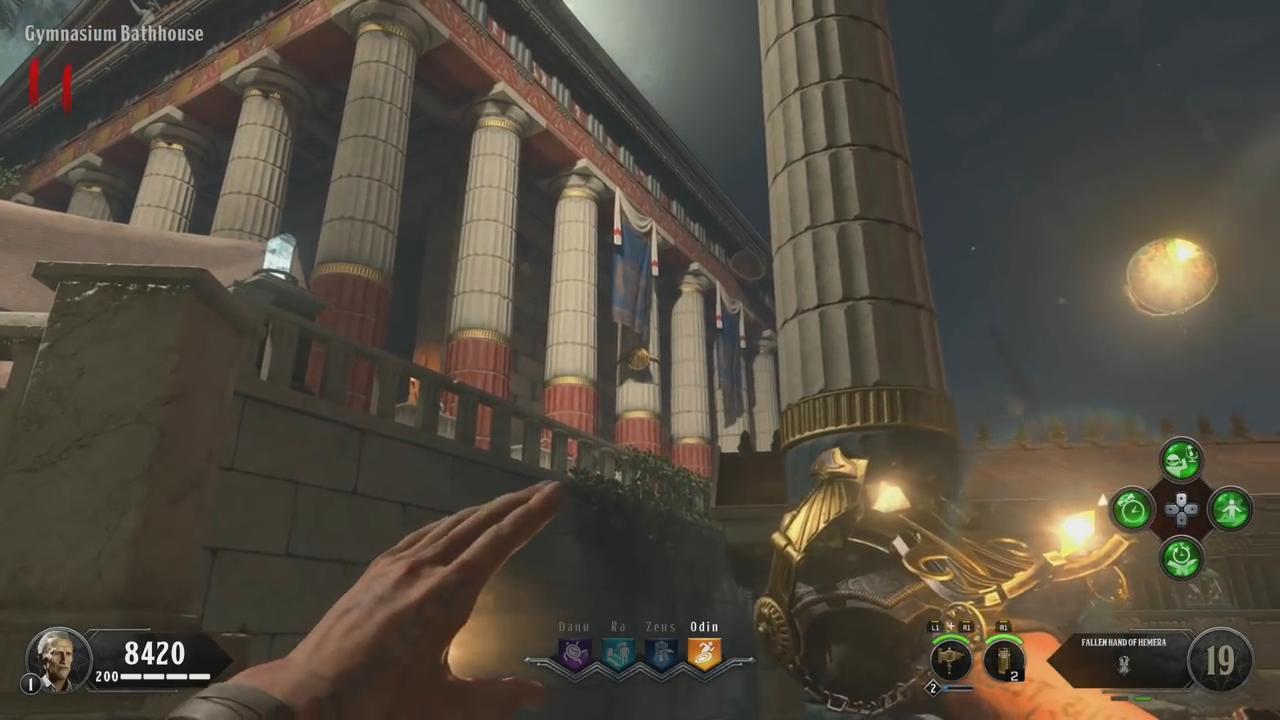Image resolution: width=1280 pixels, height=720 pixels.
Task: Use the top green elixir icon
Action: (x=1181, y=460)
